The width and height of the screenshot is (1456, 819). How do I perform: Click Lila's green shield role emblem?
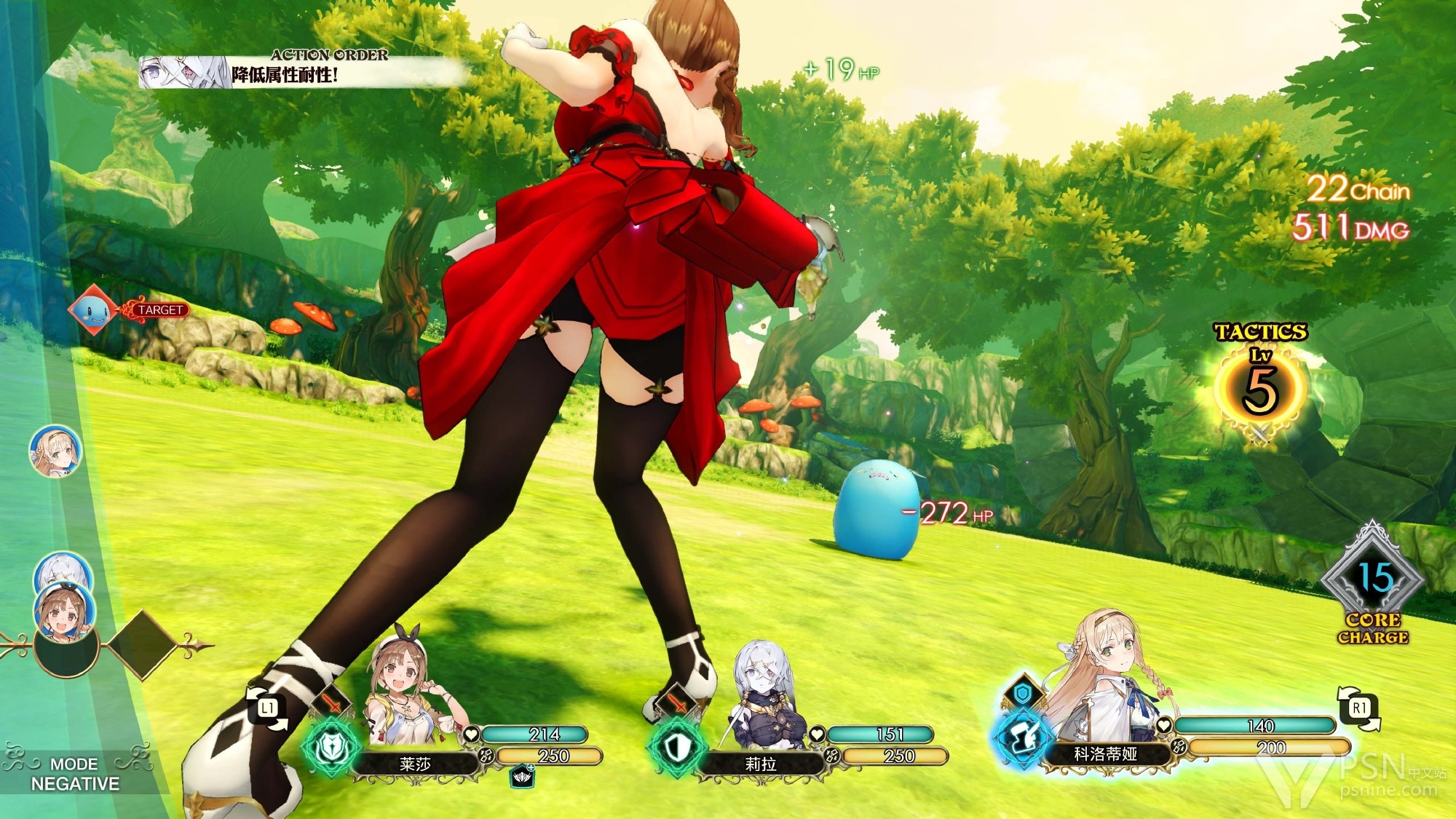tap(676, 746)
